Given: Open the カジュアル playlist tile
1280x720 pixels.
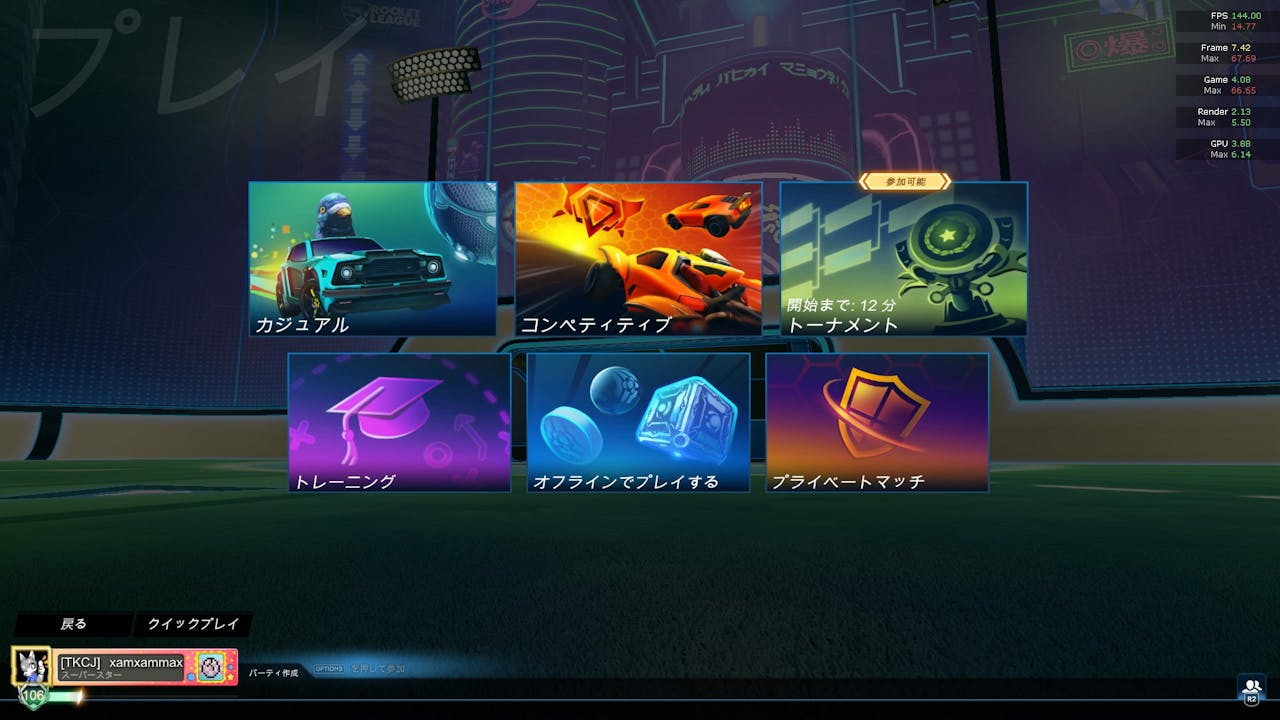Looking at the screenshot, I should pos(372,258).
